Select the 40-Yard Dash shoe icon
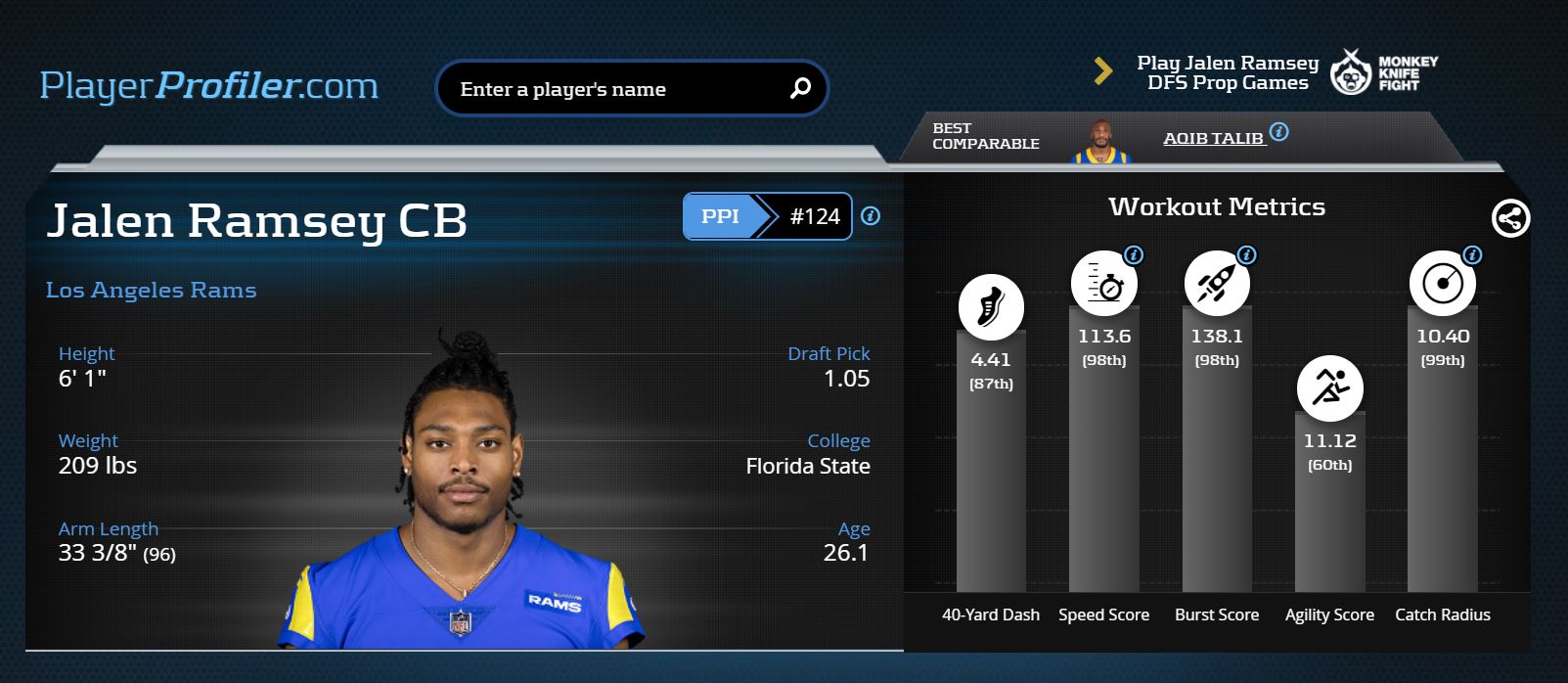The height and width of the screenshot is (683, 1568). coord(991,307)
